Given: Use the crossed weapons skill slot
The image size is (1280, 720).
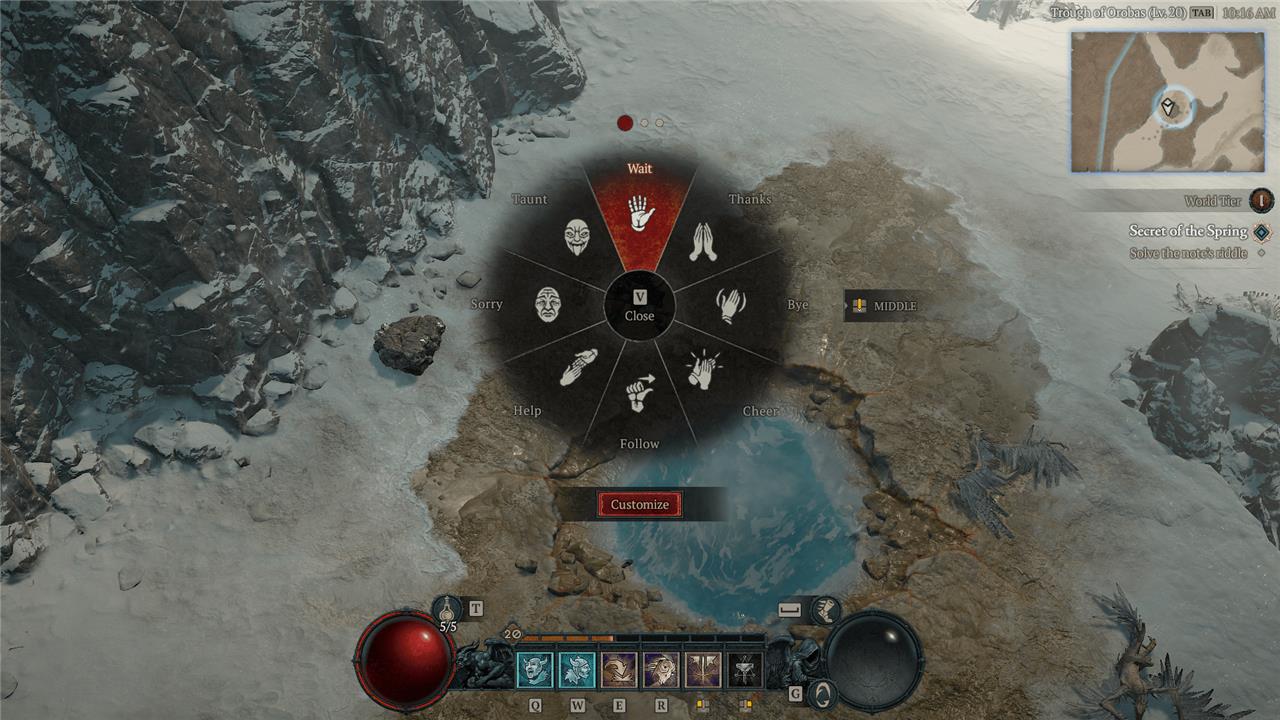Looking at the screenshot, I should point(703,670).
